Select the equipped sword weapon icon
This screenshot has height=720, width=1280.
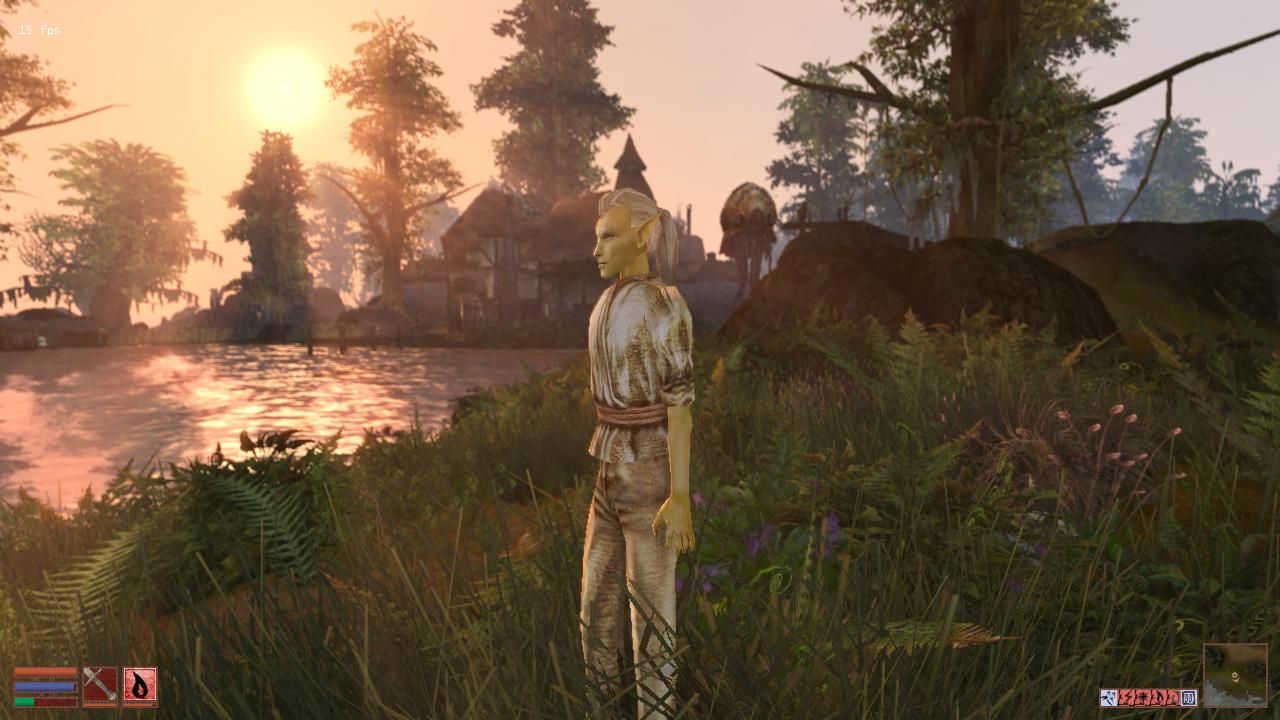(x=100, y=684)
